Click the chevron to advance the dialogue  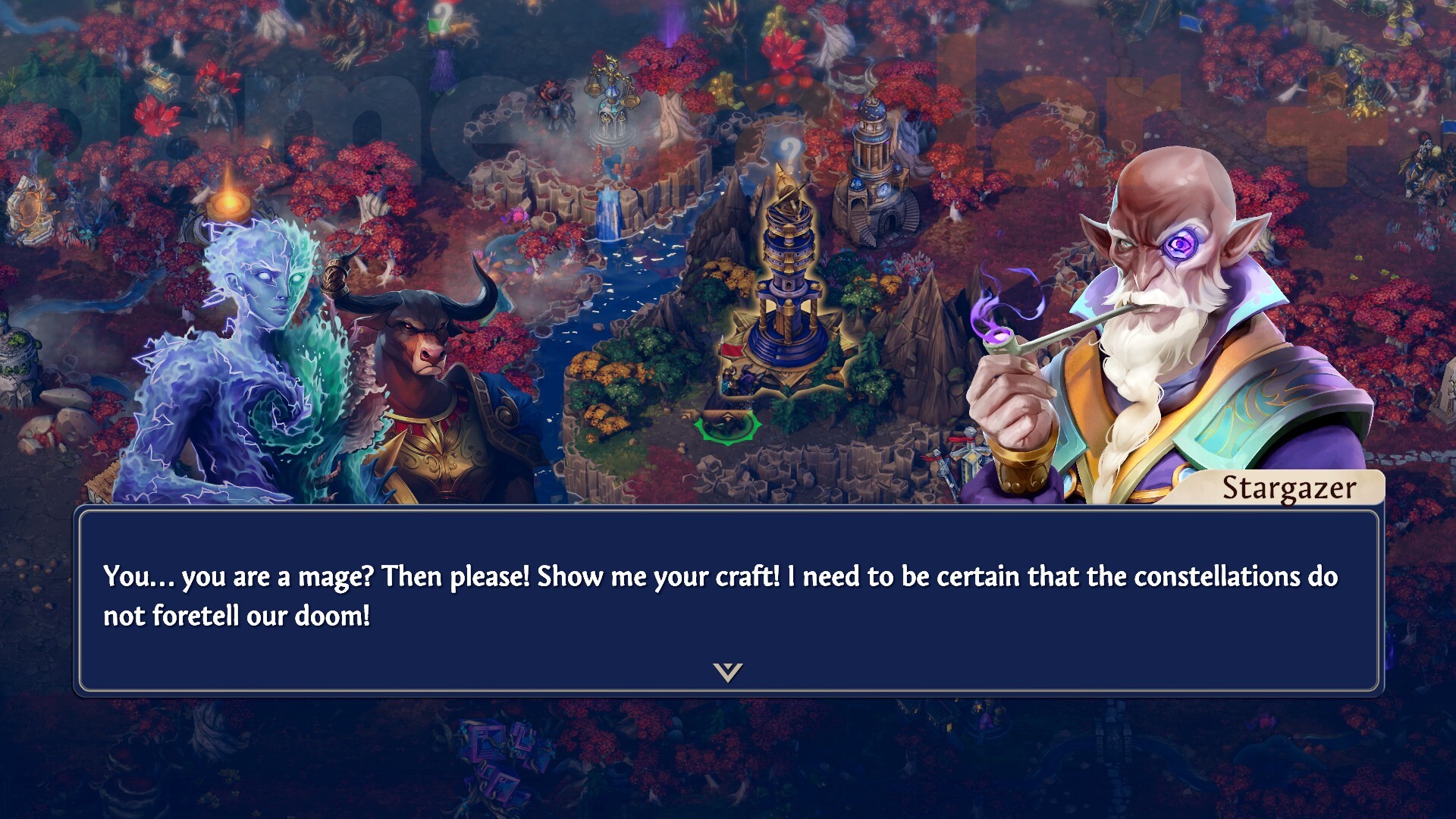tap(729, 673)
